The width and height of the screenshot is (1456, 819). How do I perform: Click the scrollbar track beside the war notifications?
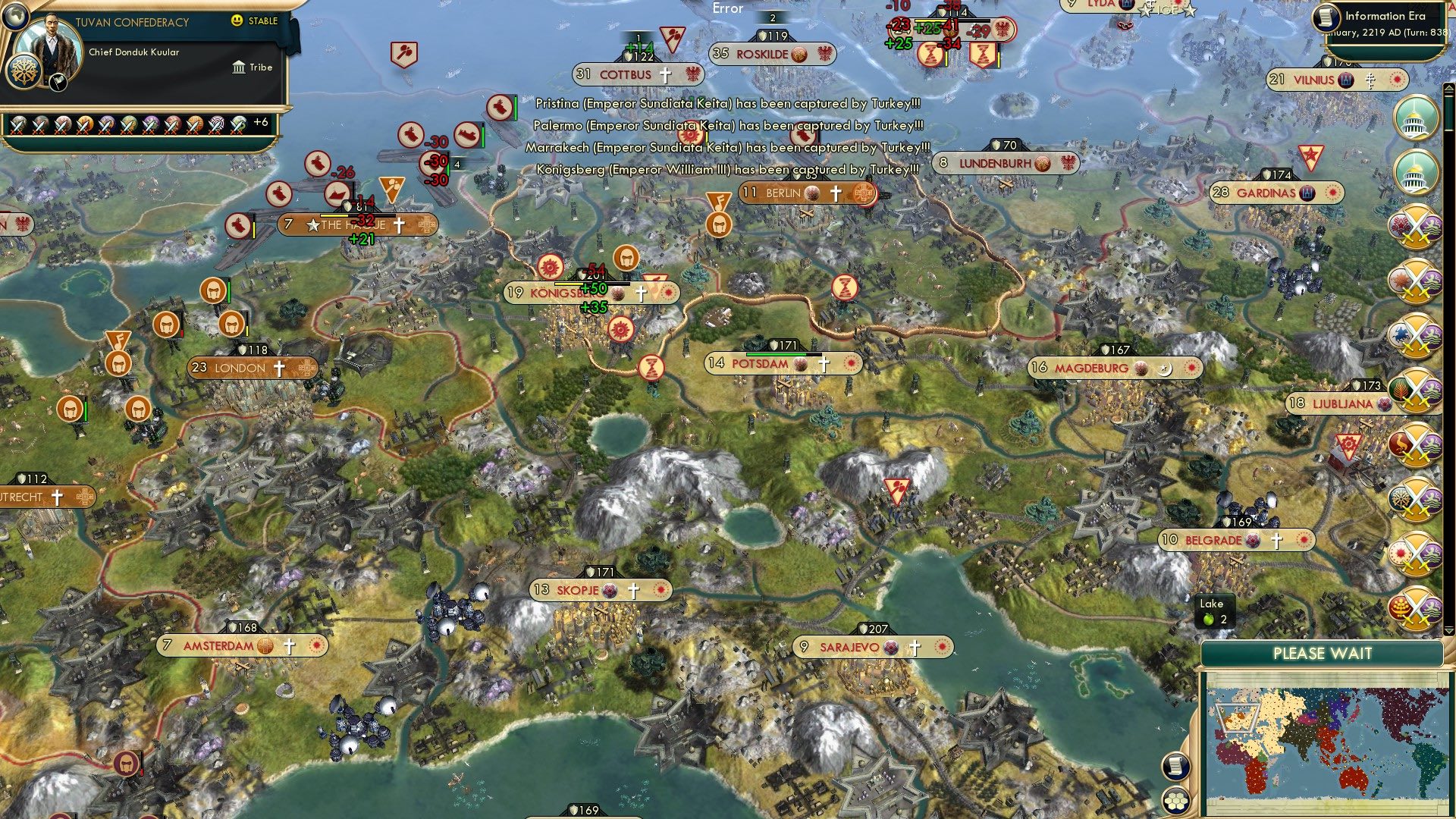click(x=1449, y=379)
